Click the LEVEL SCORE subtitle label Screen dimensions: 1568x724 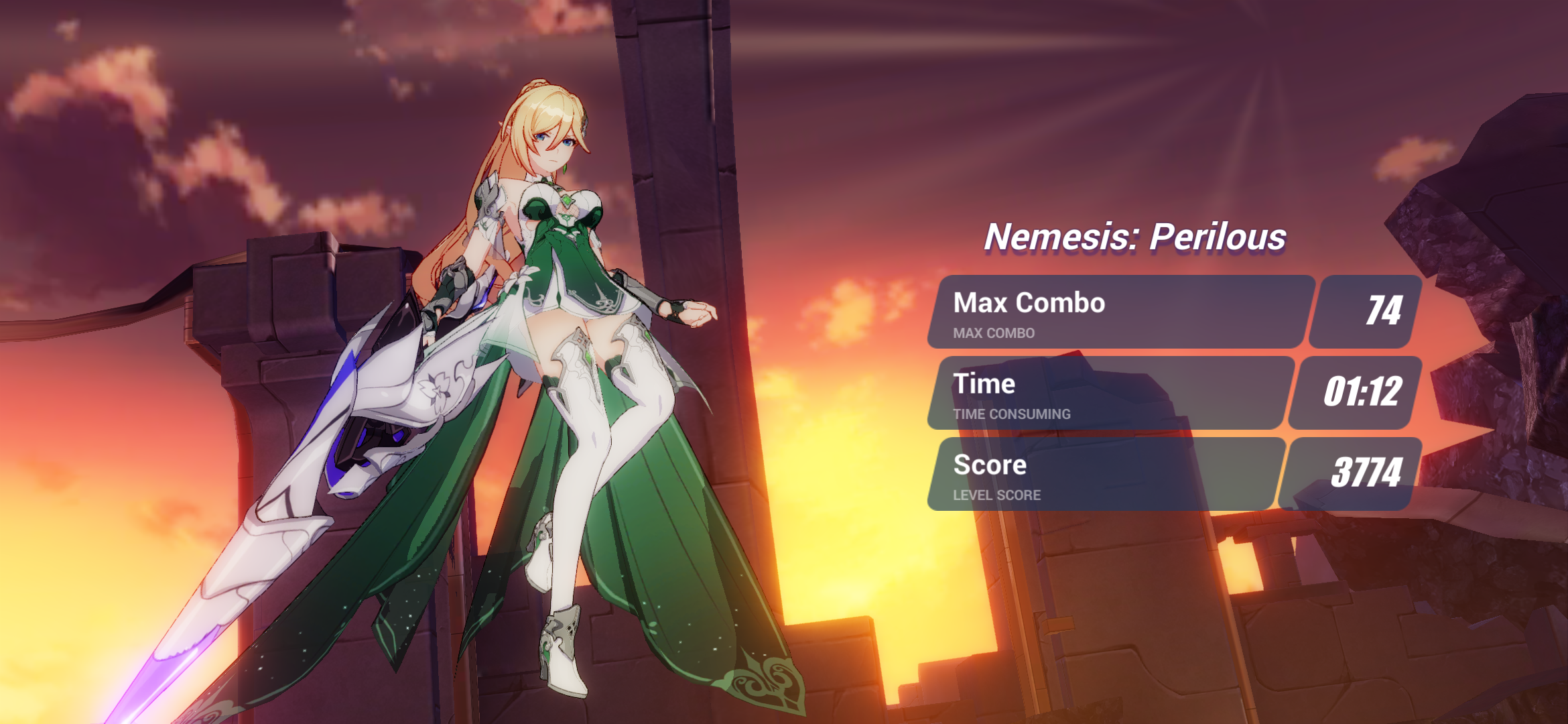[x=996, y=496]
